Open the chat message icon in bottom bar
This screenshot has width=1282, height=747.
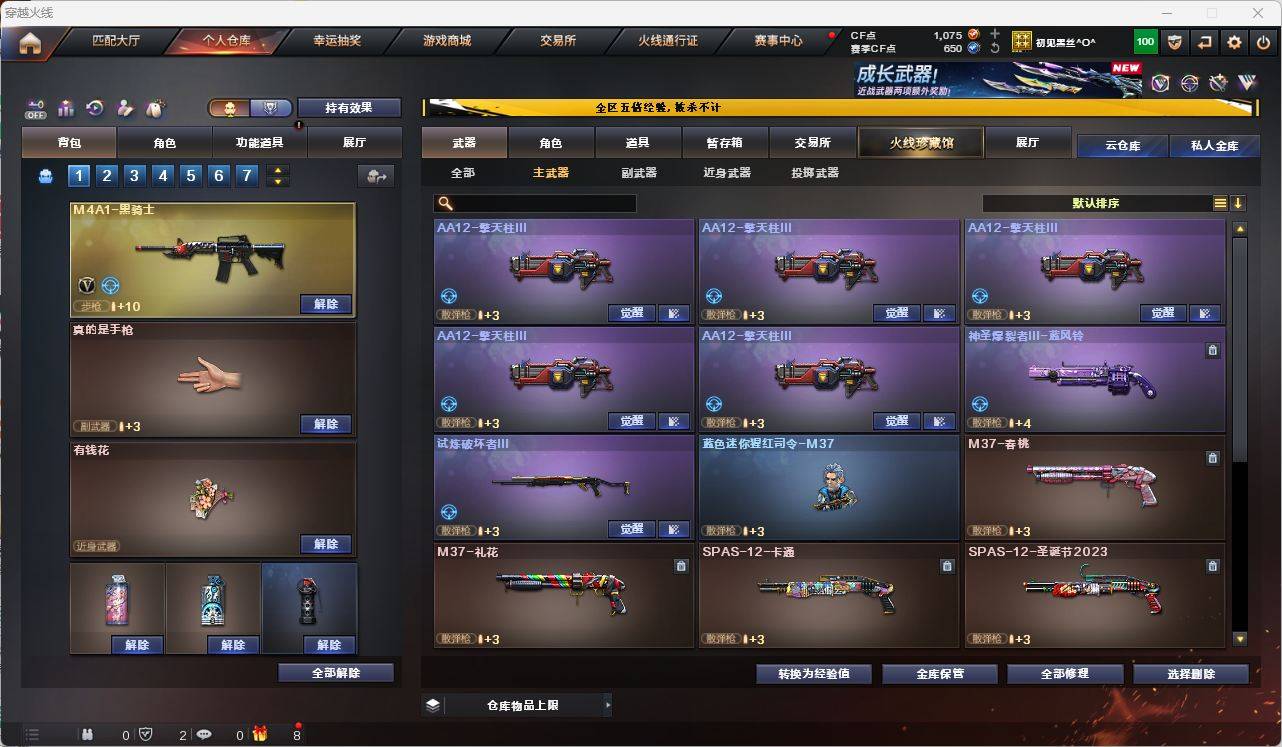pos(203,734)
